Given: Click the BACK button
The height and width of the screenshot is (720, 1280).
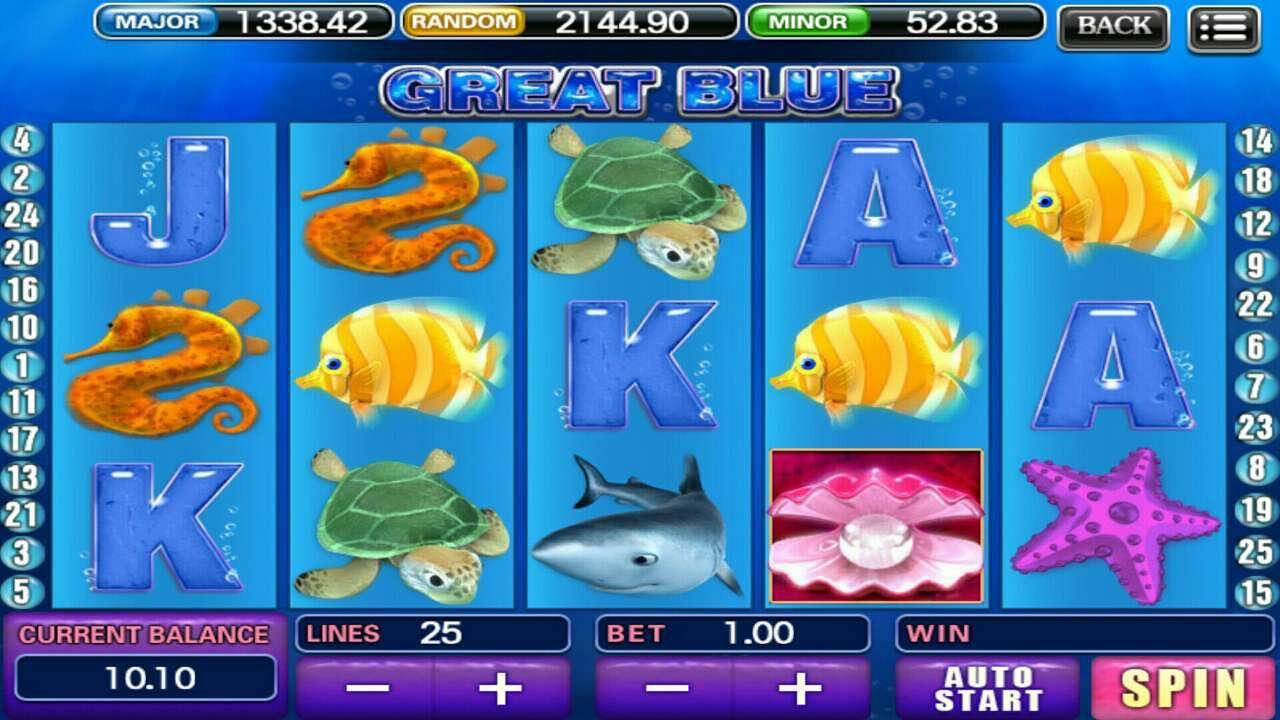Looking at the screenshot, I should (x=1114, y=27).
